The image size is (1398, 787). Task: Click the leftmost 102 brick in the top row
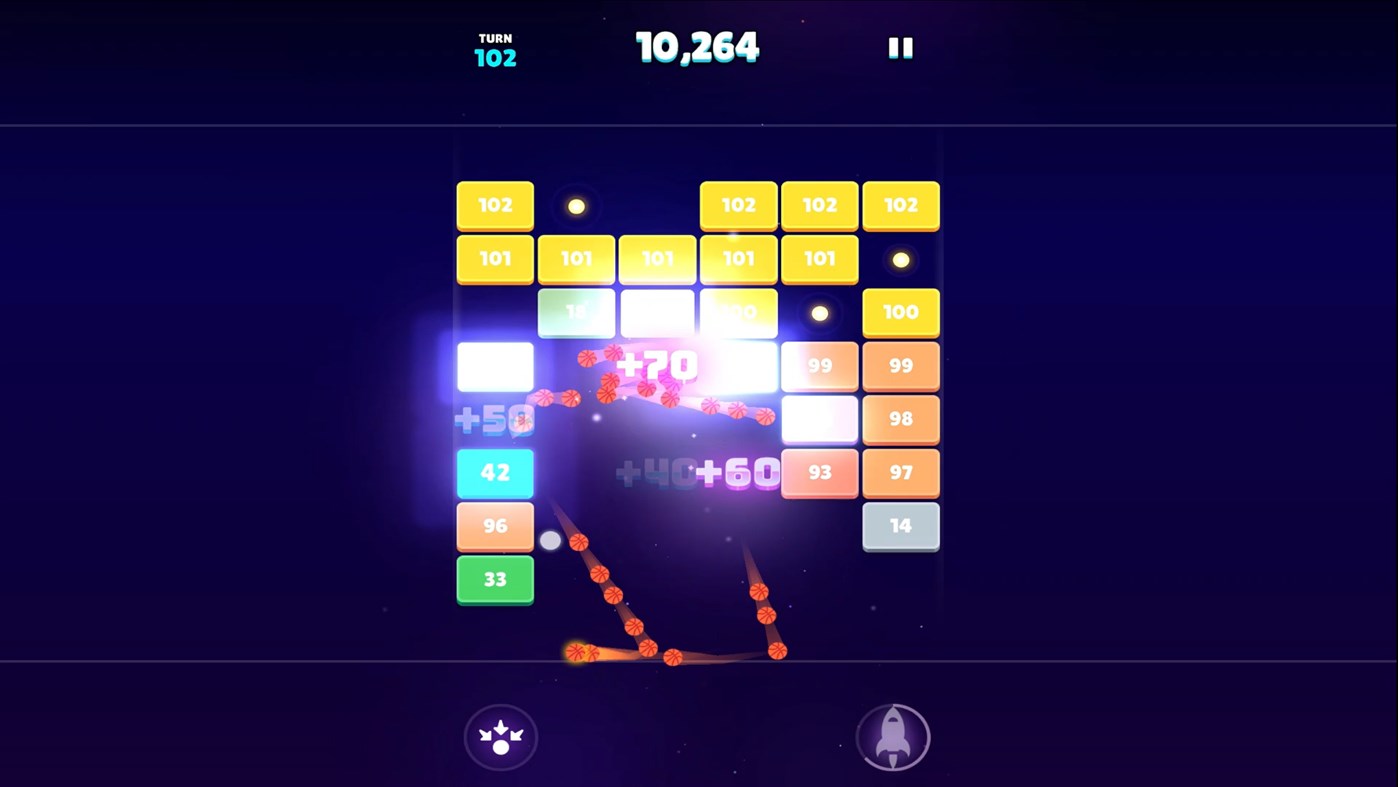click(x=495, y=205)
